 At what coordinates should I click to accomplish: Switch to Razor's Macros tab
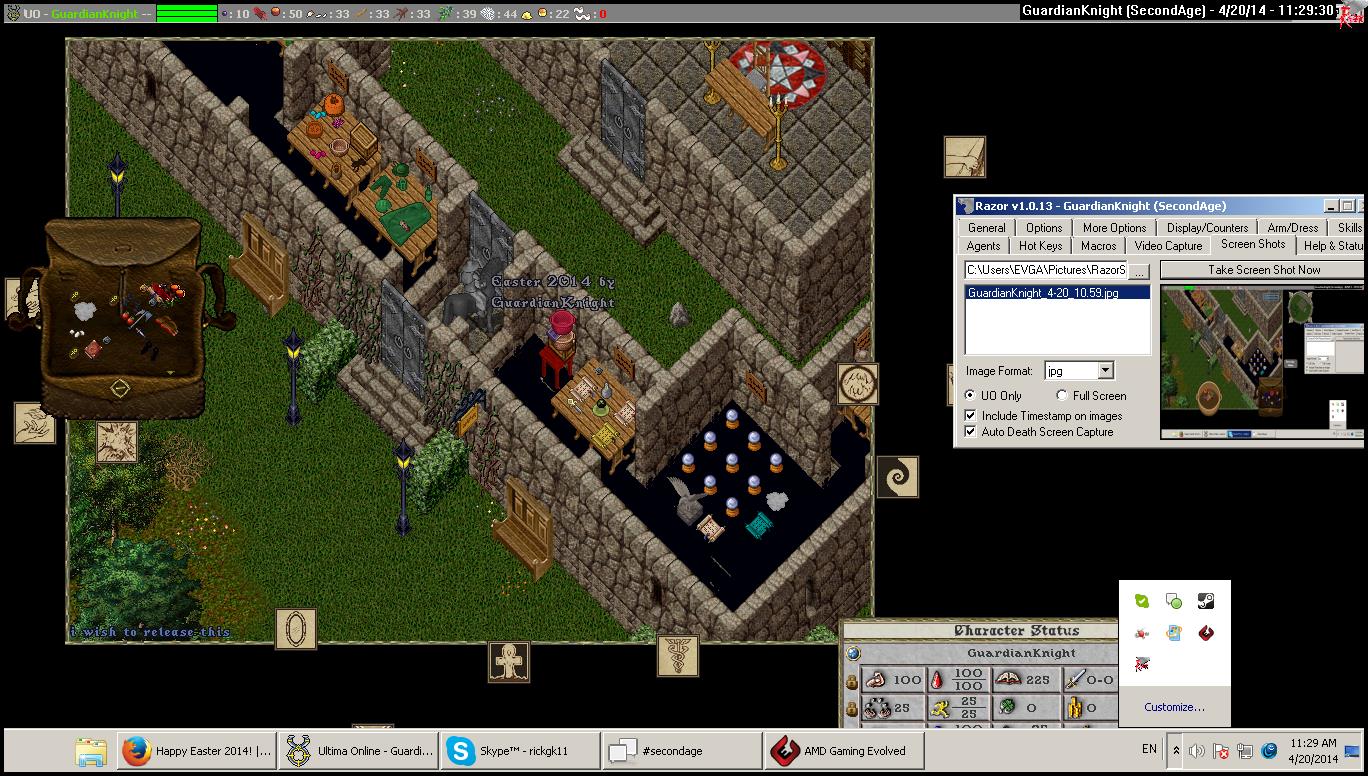point(1098,246)
